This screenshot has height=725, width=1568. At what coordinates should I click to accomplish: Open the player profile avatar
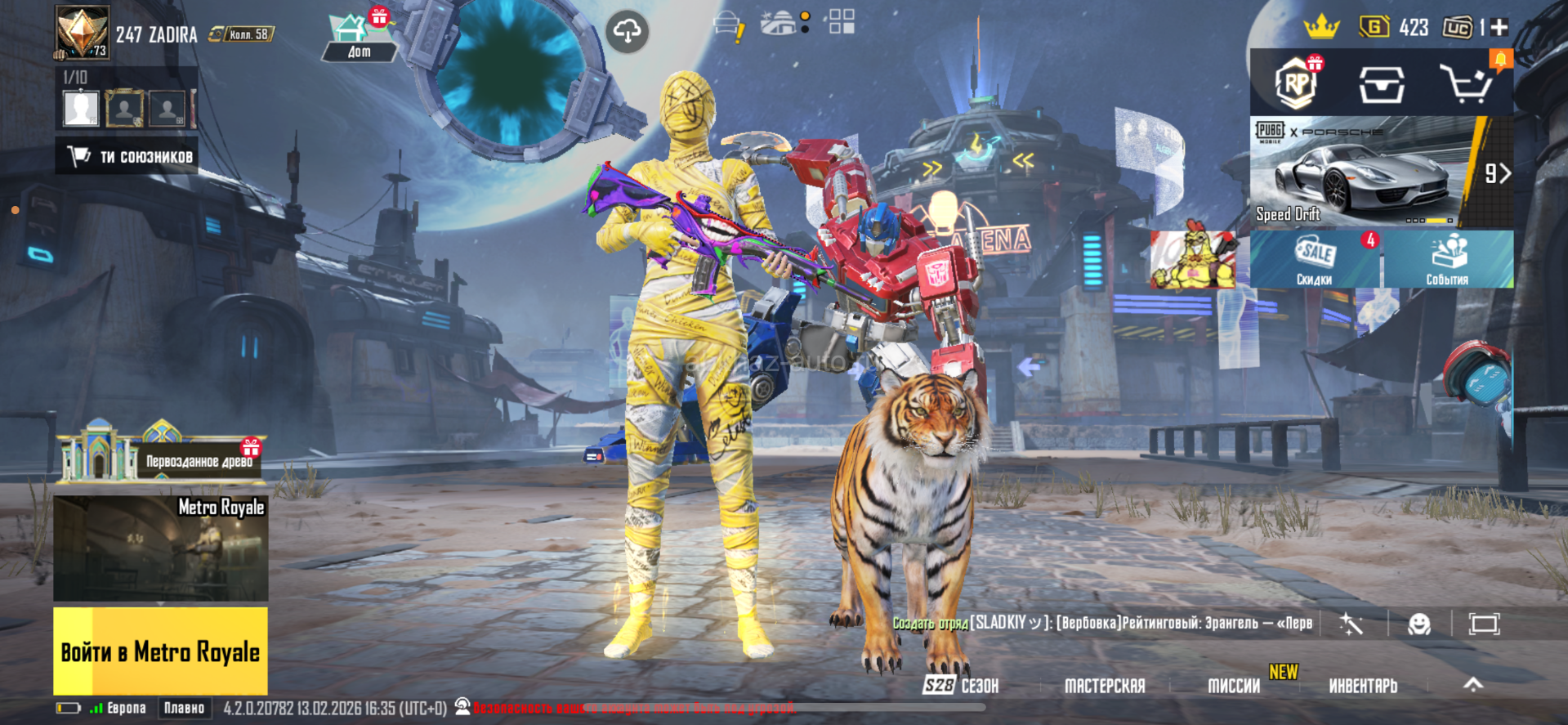pos(82,32)
